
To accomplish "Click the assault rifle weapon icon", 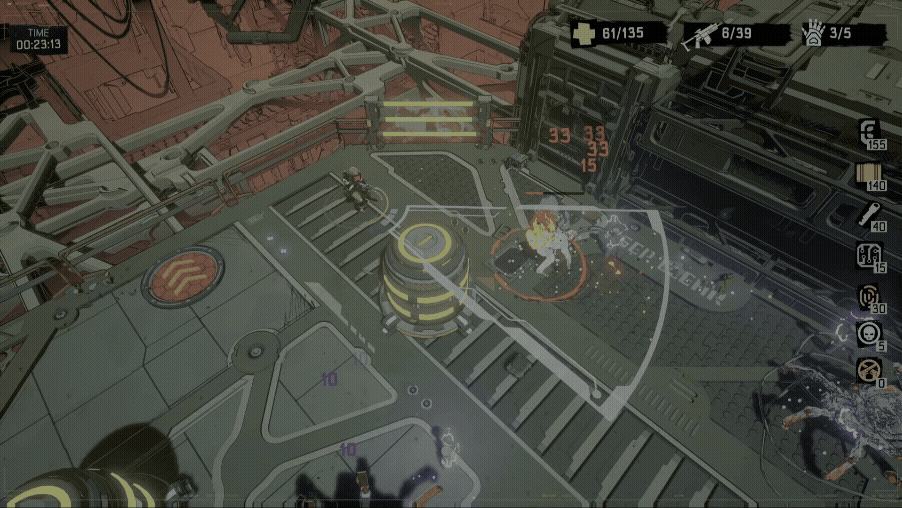I will point(699,36).
